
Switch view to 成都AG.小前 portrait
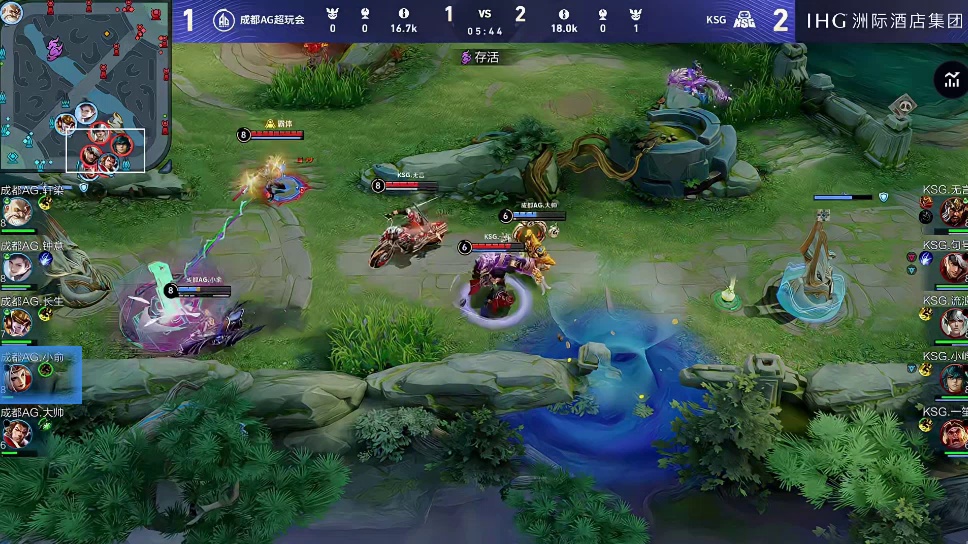pos(17,379)
